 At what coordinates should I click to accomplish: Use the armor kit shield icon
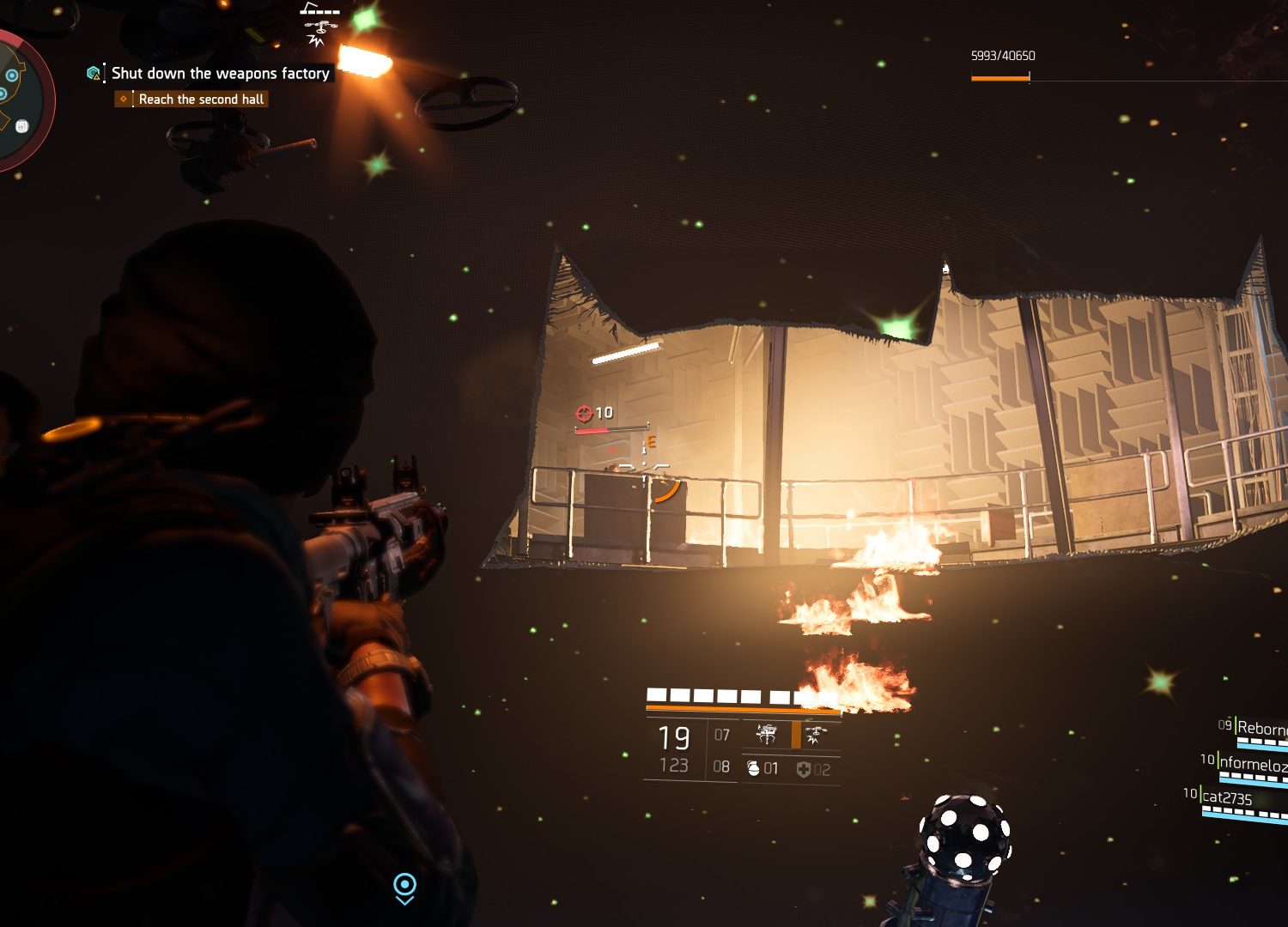click(803, 769)
